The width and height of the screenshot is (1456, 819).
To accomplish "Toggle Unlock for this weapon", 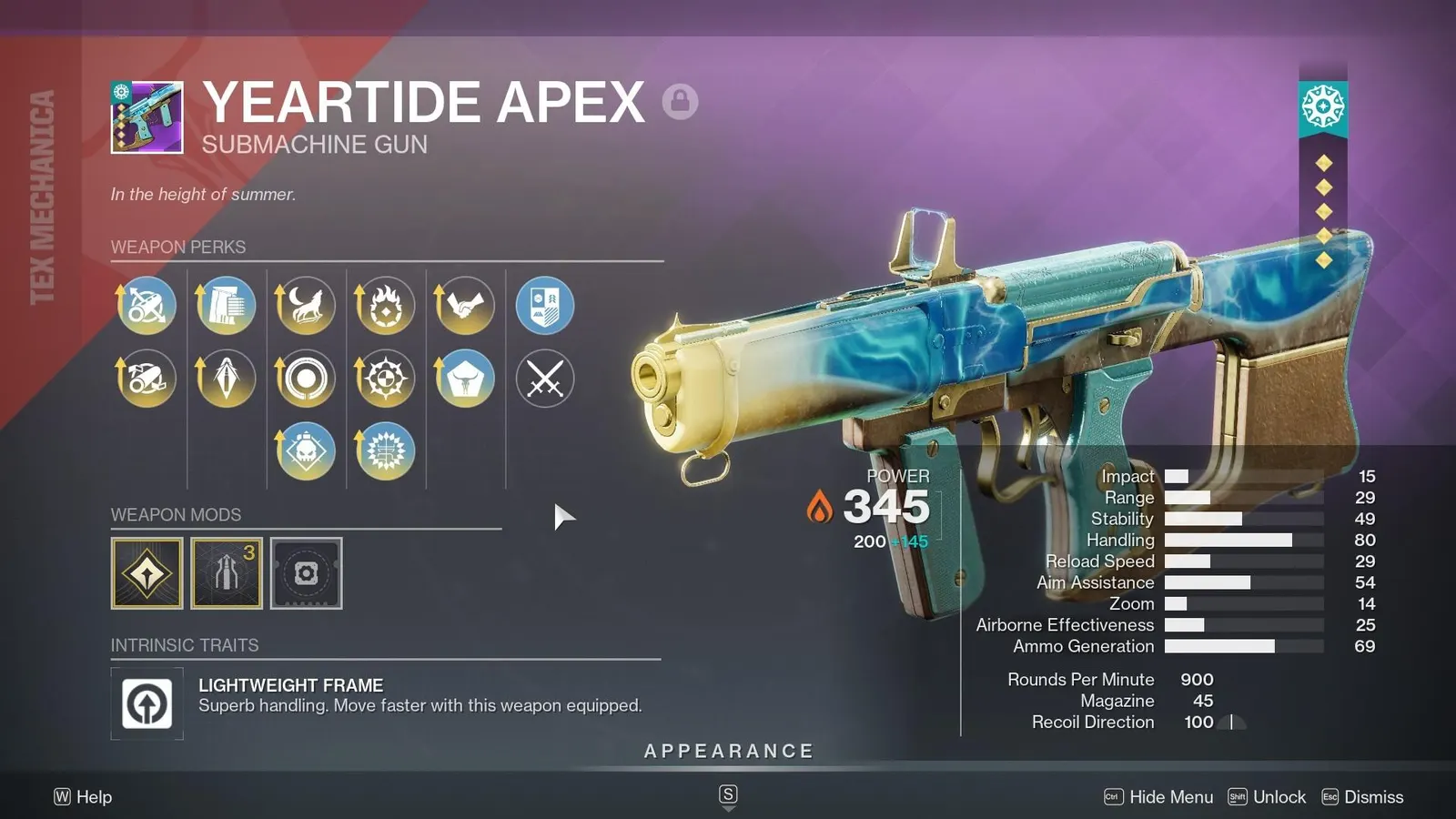I will click(1279, 796).
